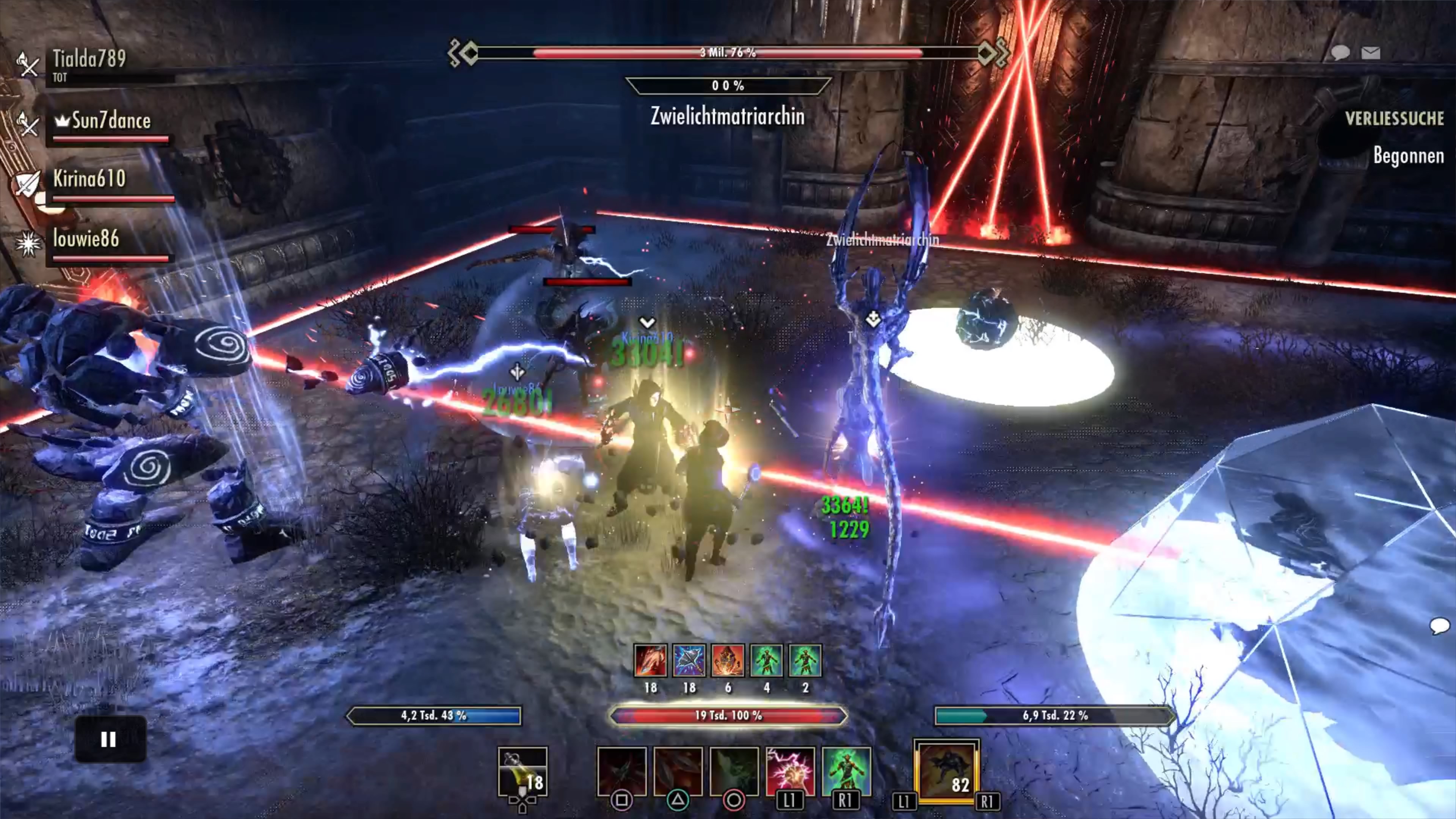The width and height of the screenshot is (1456, 819).
Task: Open the Verliessuche activity tracker
Action: click(x=1394, y=119)
